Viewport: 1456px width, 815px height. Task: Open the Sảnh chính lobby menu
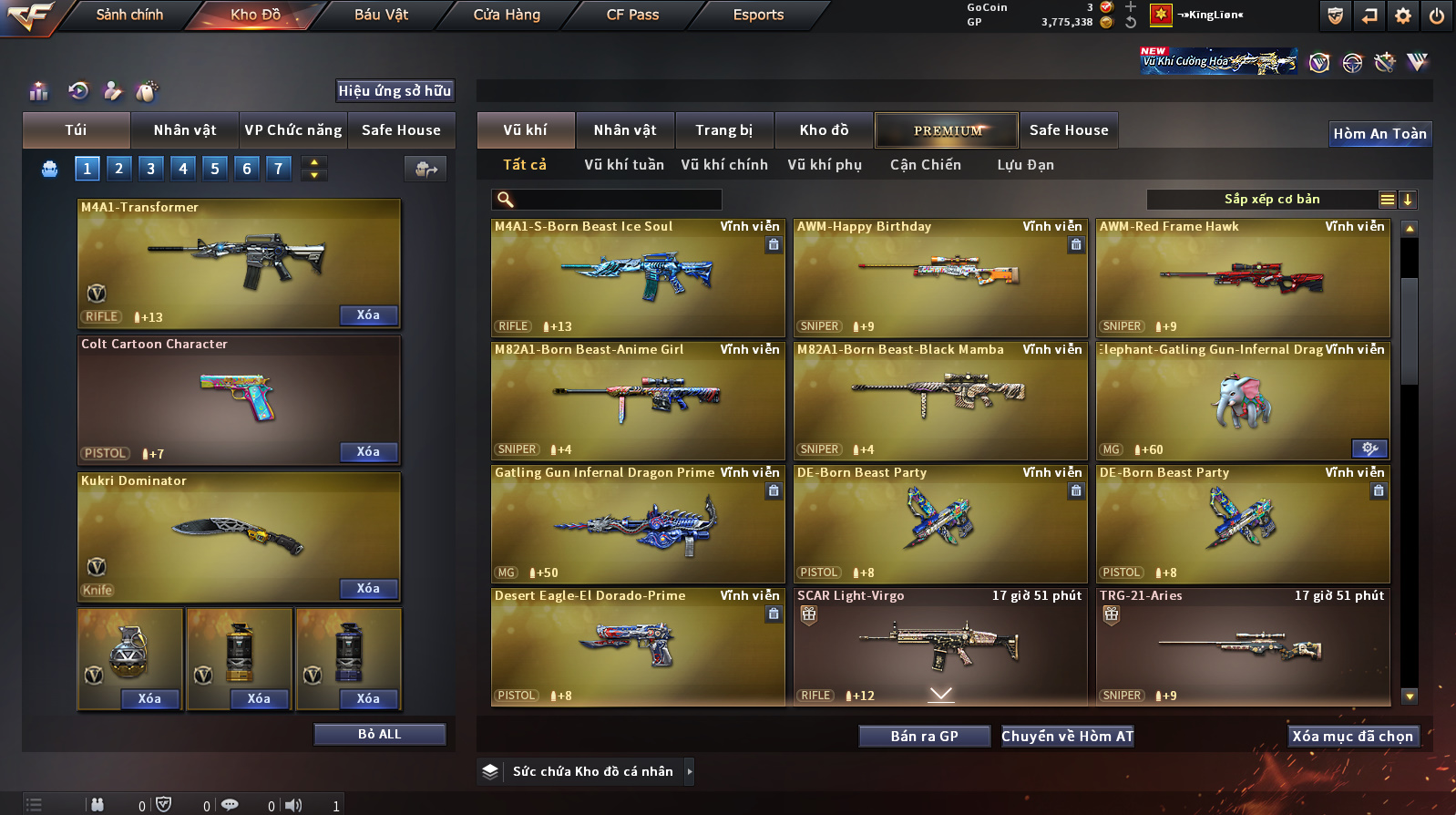[129, 15]
